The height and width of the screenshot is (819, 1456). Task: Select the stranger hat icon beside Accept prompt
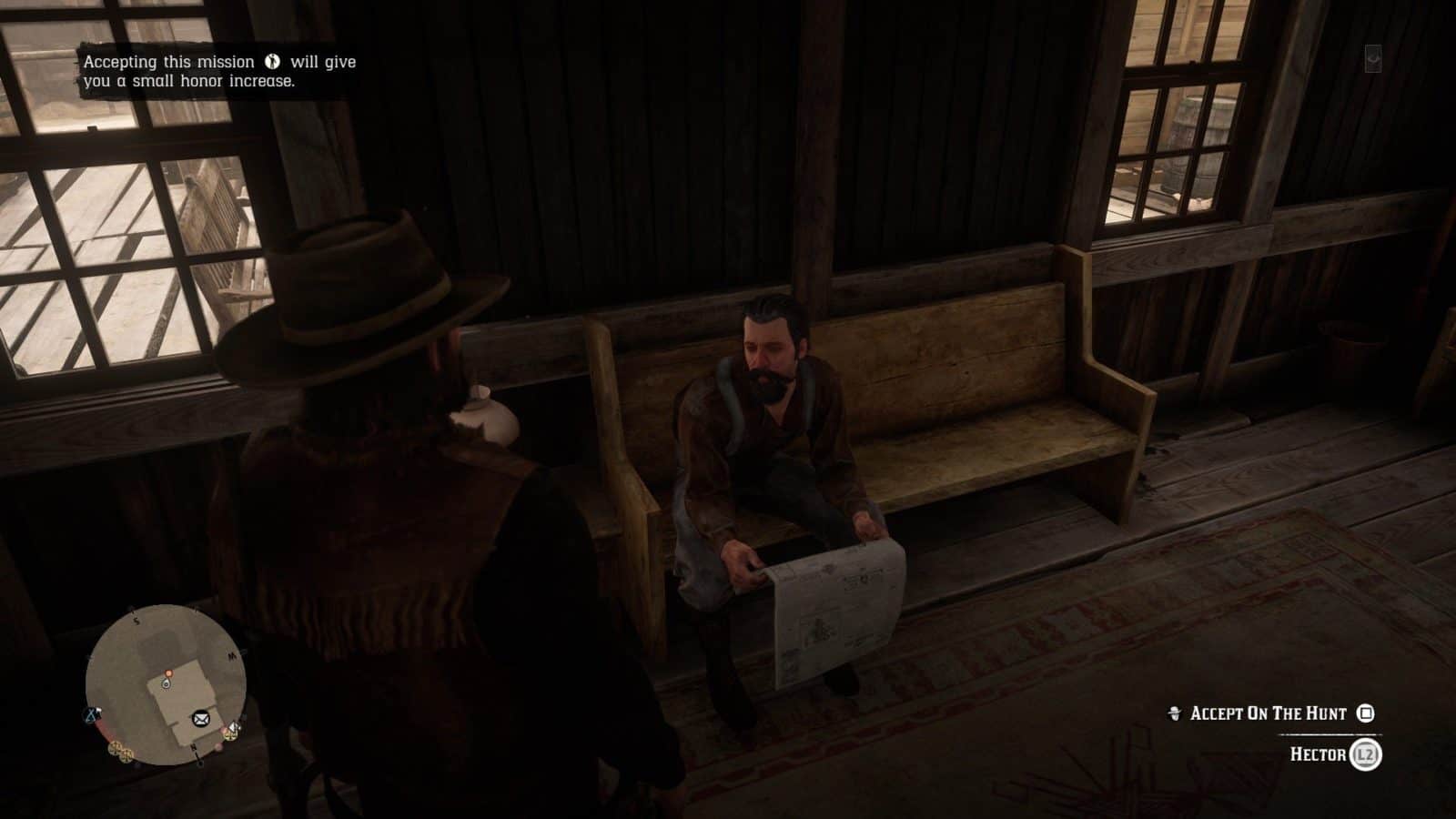click(x=1175, y=713)
